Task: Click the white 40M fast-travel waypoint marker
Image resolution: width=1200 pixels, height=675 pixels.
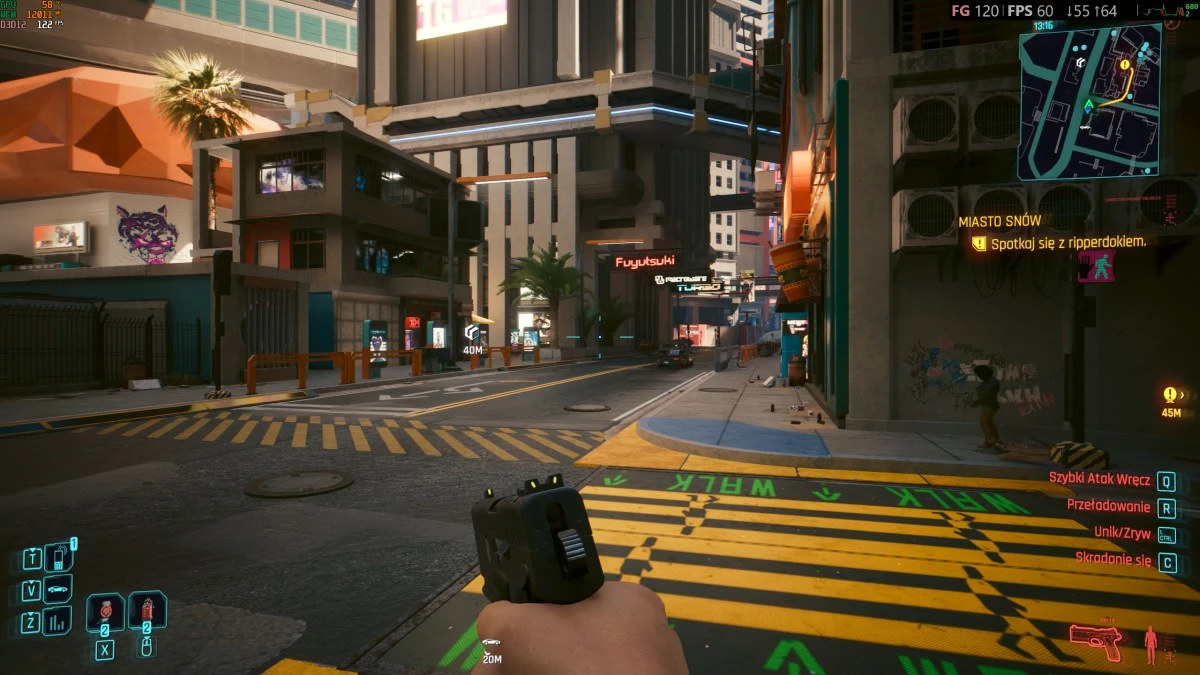Action: click(472, 332)
